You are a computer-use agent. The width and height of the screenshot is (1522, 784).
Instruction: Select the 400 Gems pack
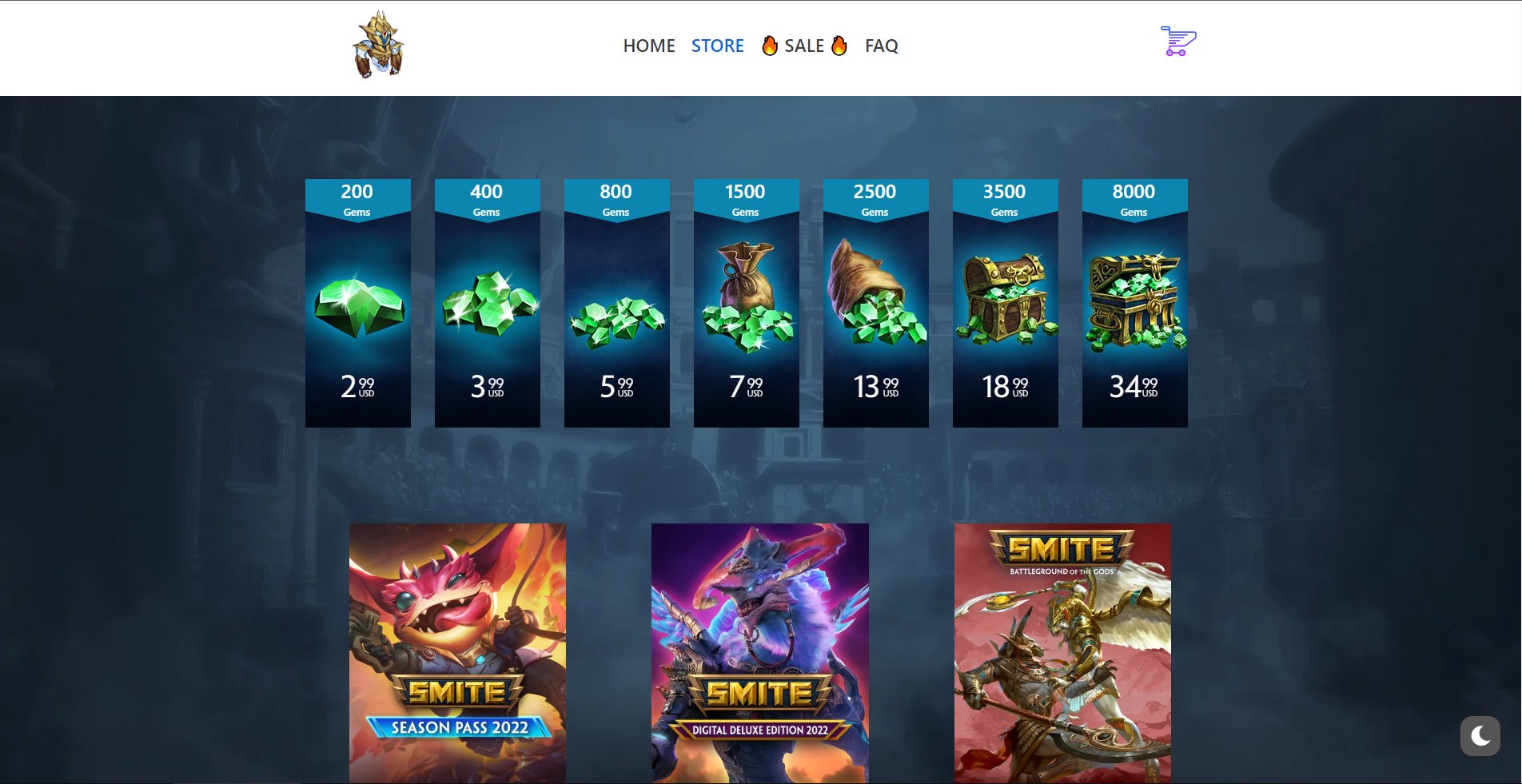pos(487,304)
